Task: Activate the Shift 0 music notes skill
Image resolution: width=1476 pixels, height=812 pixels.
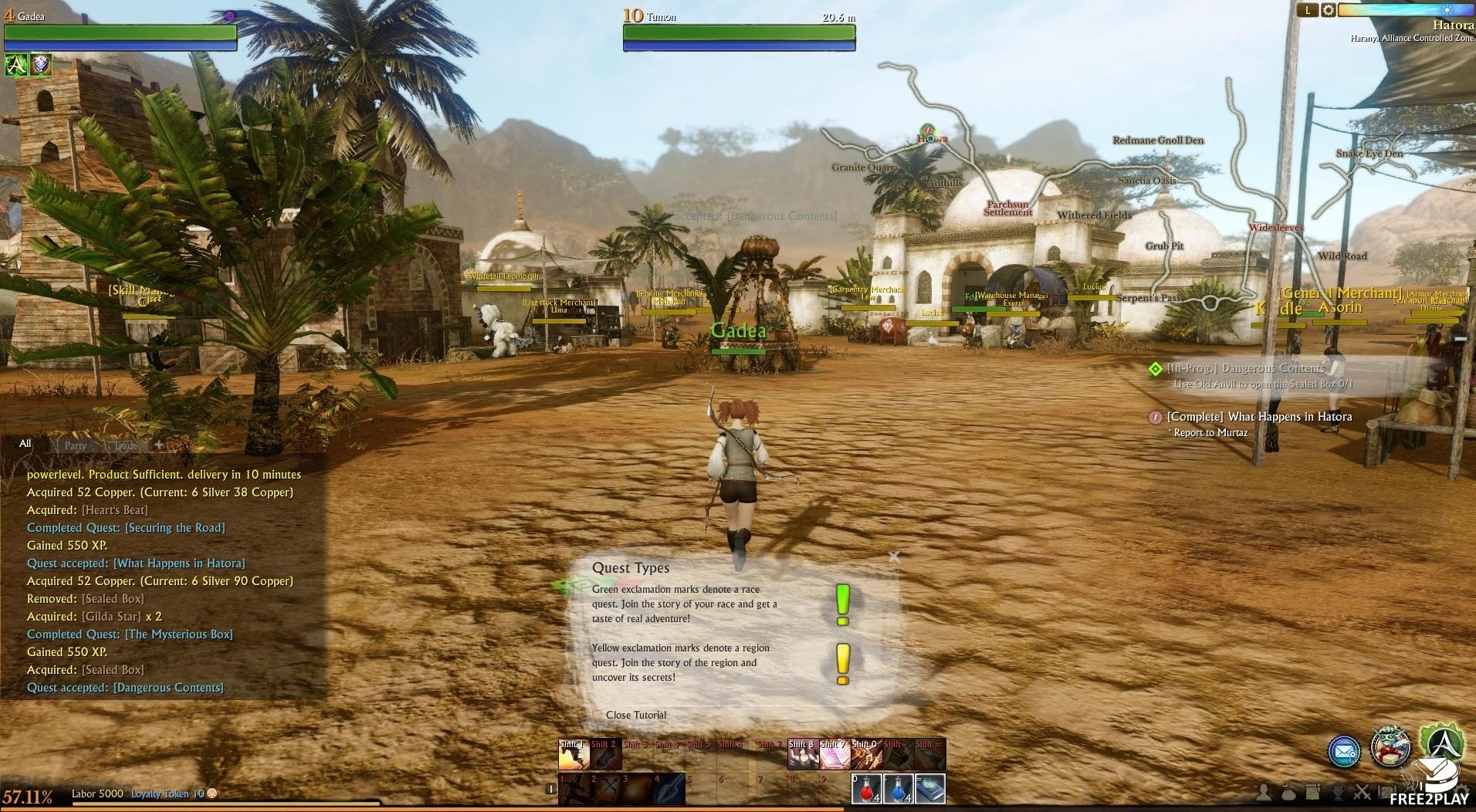Action: (866, 755)
